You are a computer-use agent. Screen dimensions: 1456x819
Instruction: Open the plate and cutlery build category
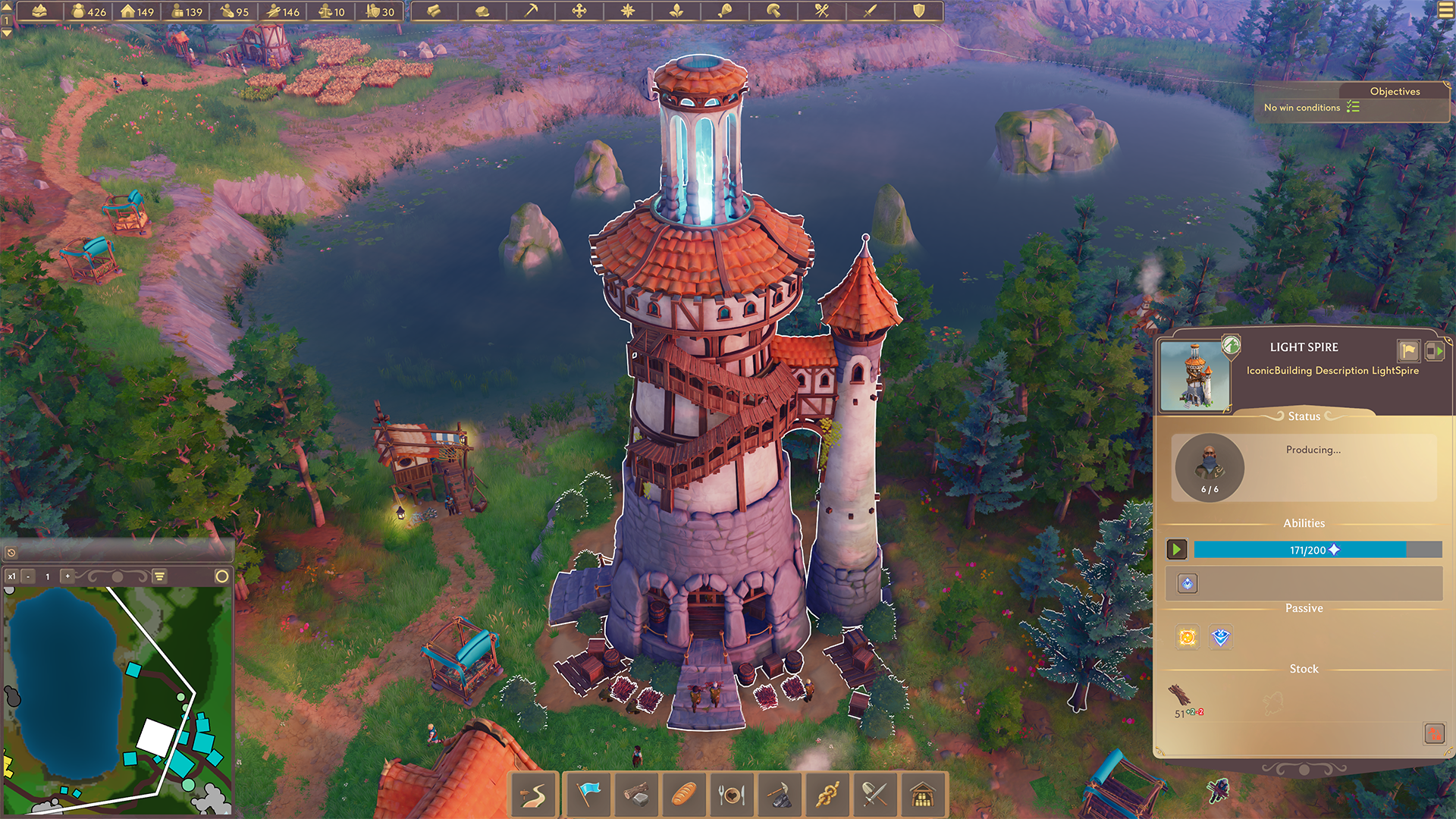[732, 795]
